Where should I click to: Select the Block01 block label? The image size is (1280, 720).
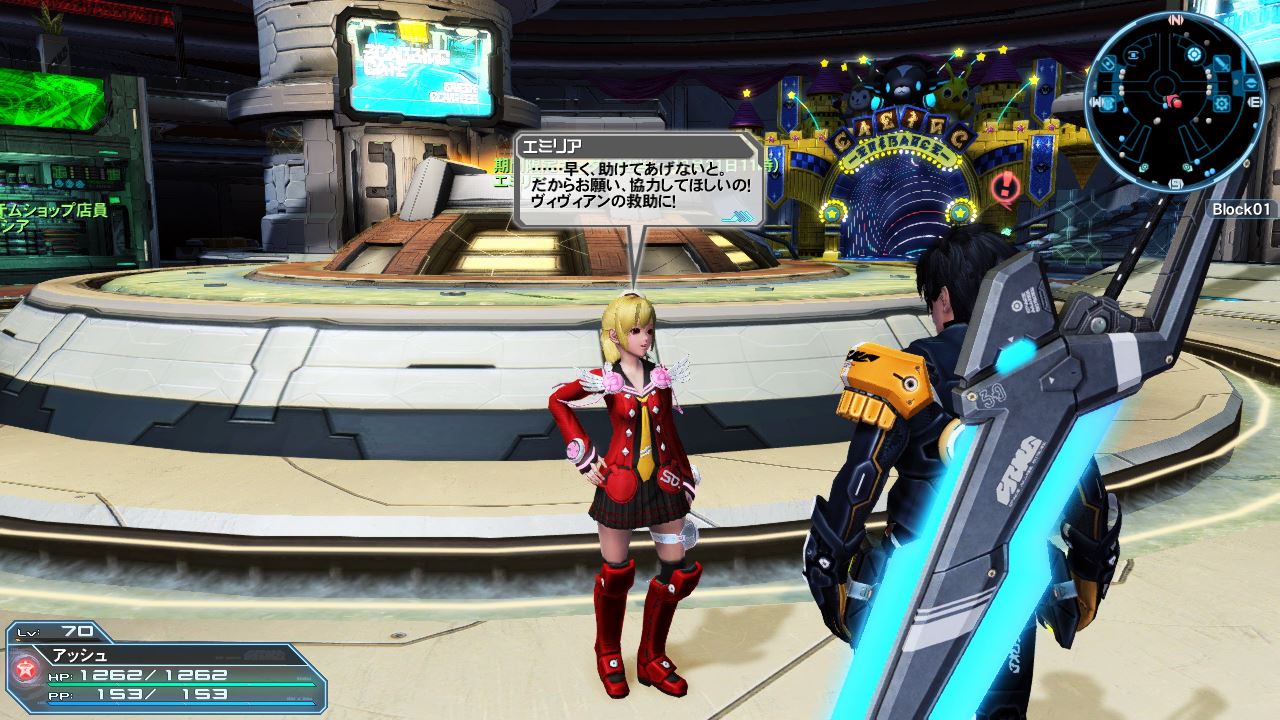1242,209
